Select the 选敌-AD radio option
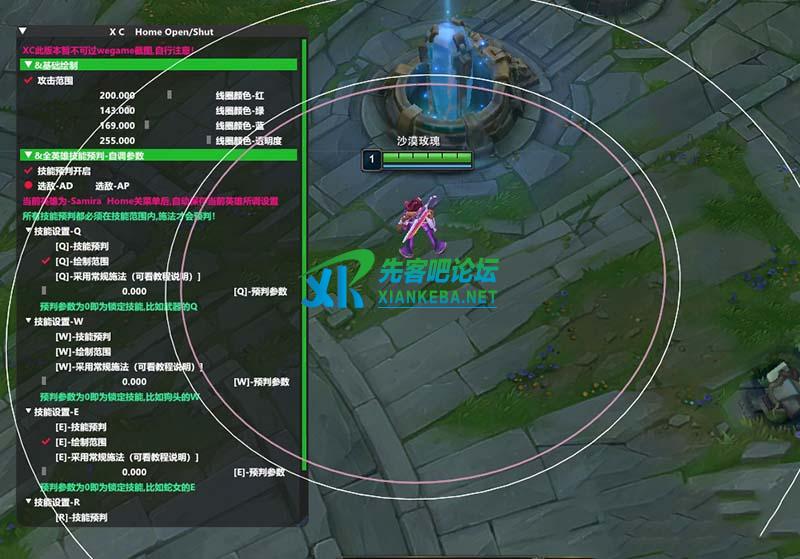This screenshot has height=559, width=800. click(x=28, y=186)
